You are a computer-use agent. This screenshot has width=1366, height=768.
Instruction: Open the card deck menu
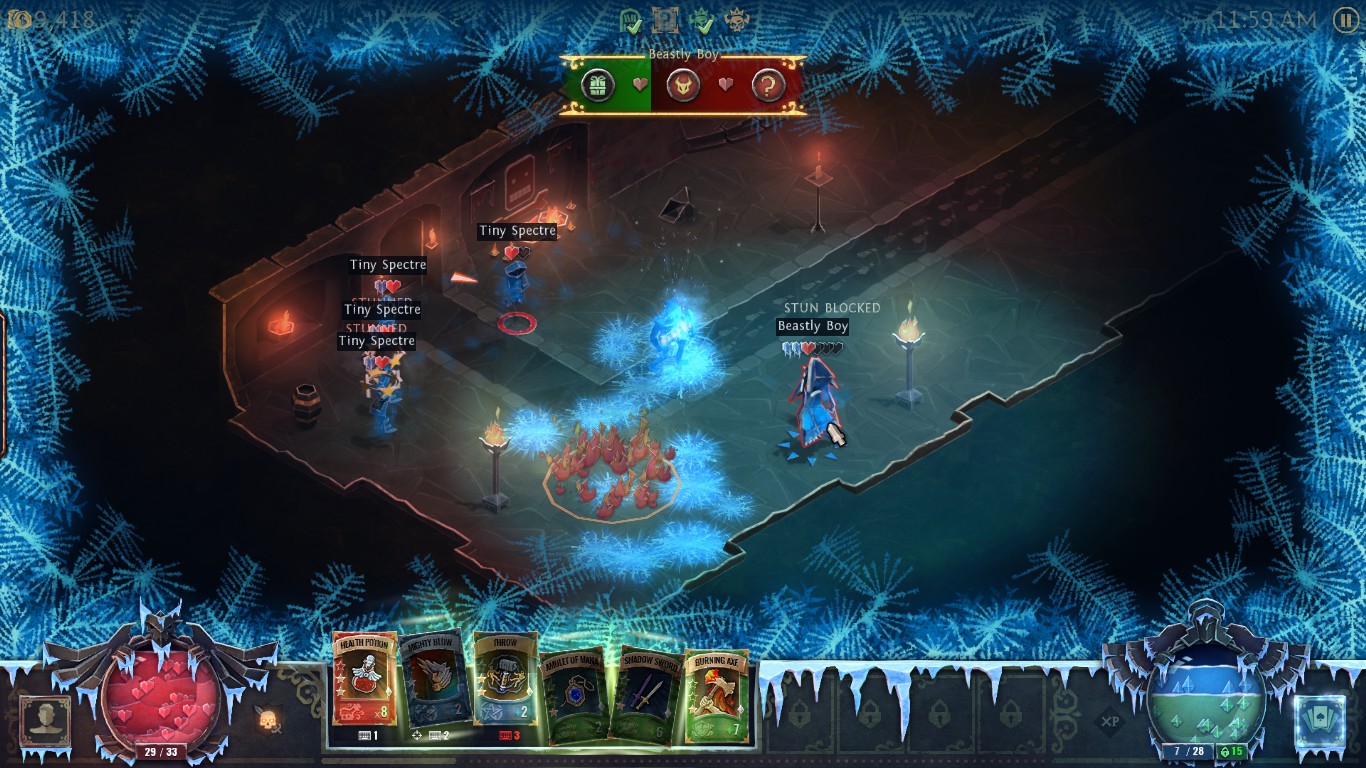1318,721
